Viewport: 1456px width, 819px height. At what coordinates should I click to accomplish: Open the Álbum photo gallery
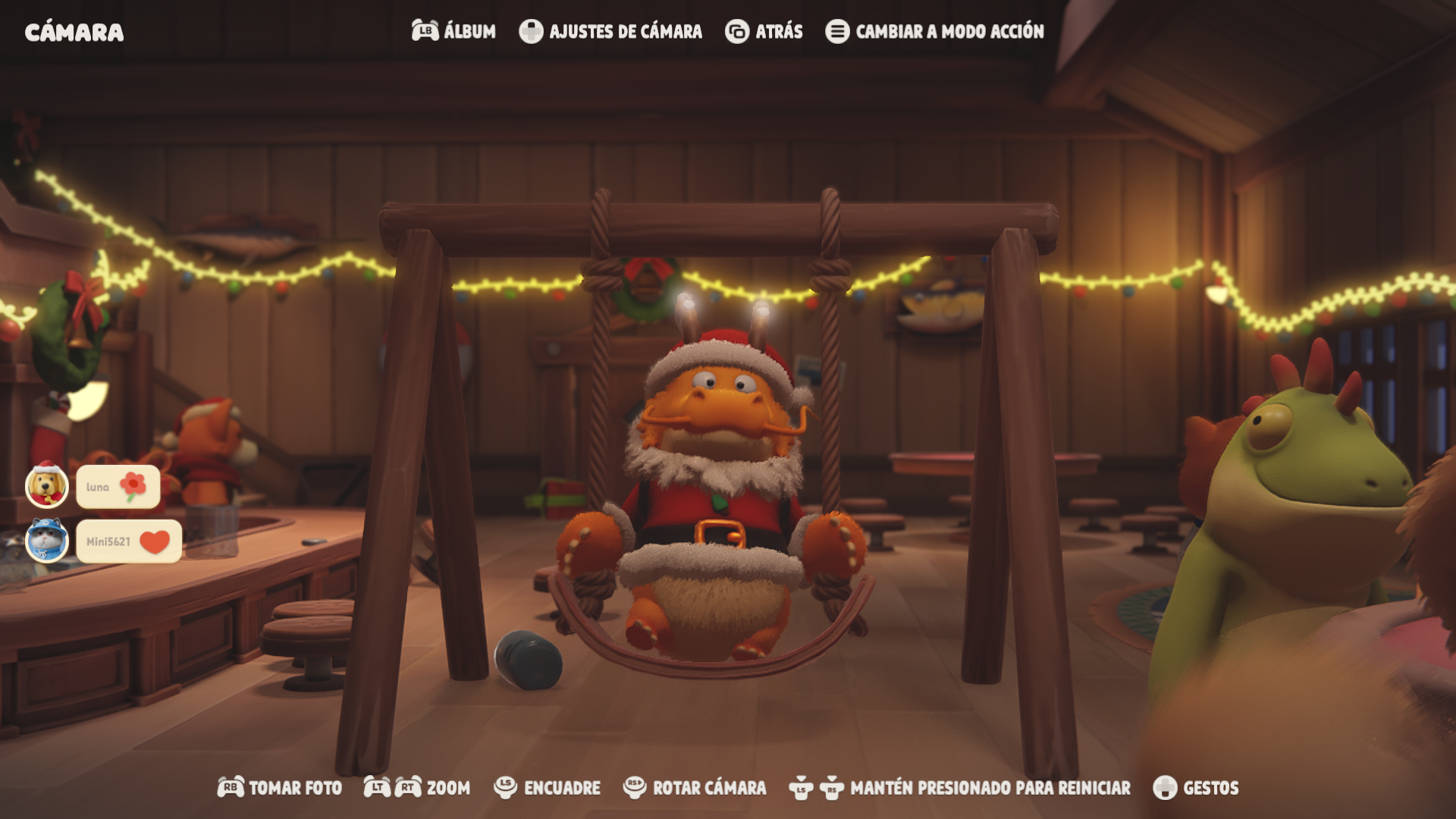coord(454,31)
